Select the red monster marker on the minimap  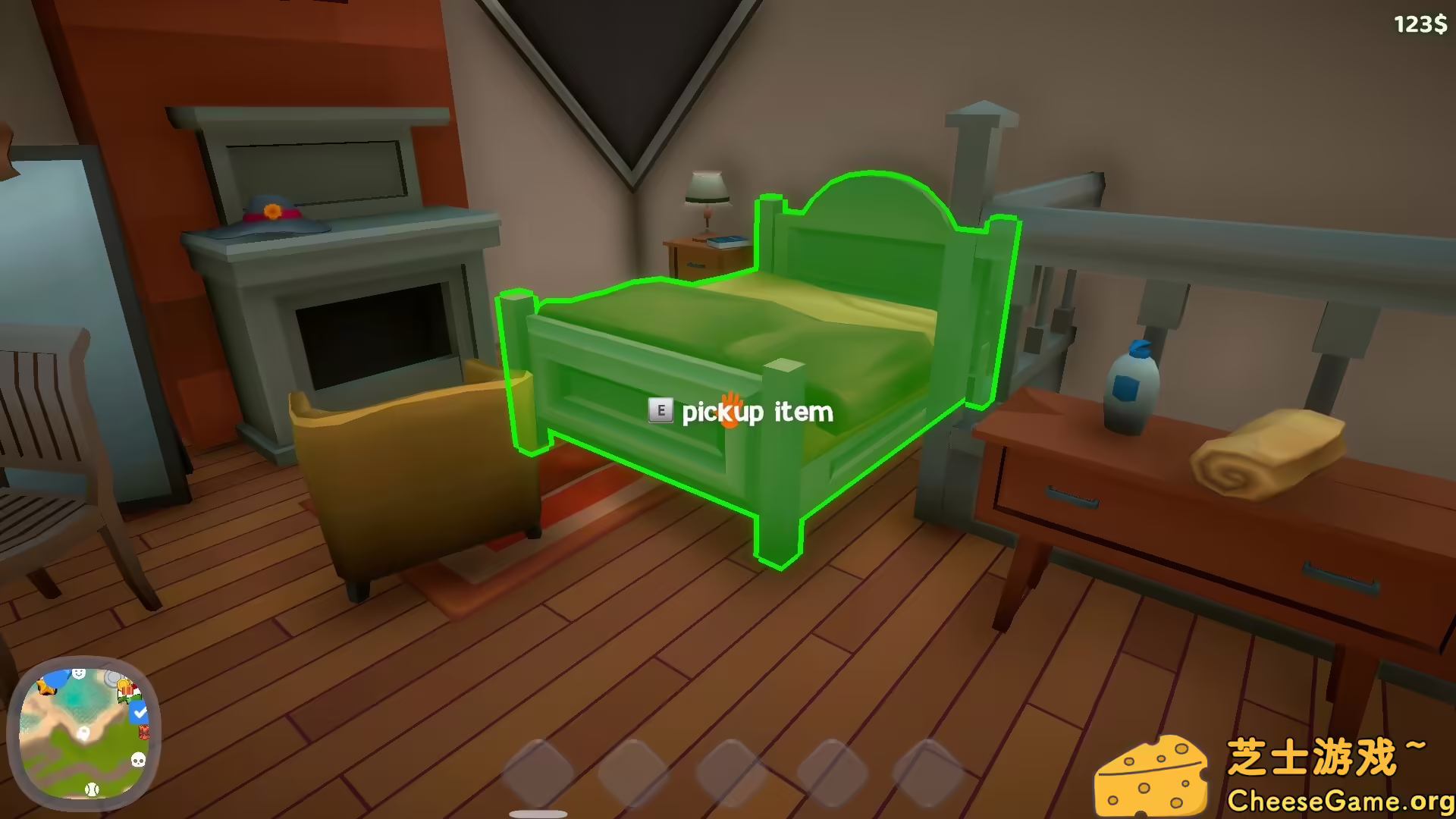point(144,733)
